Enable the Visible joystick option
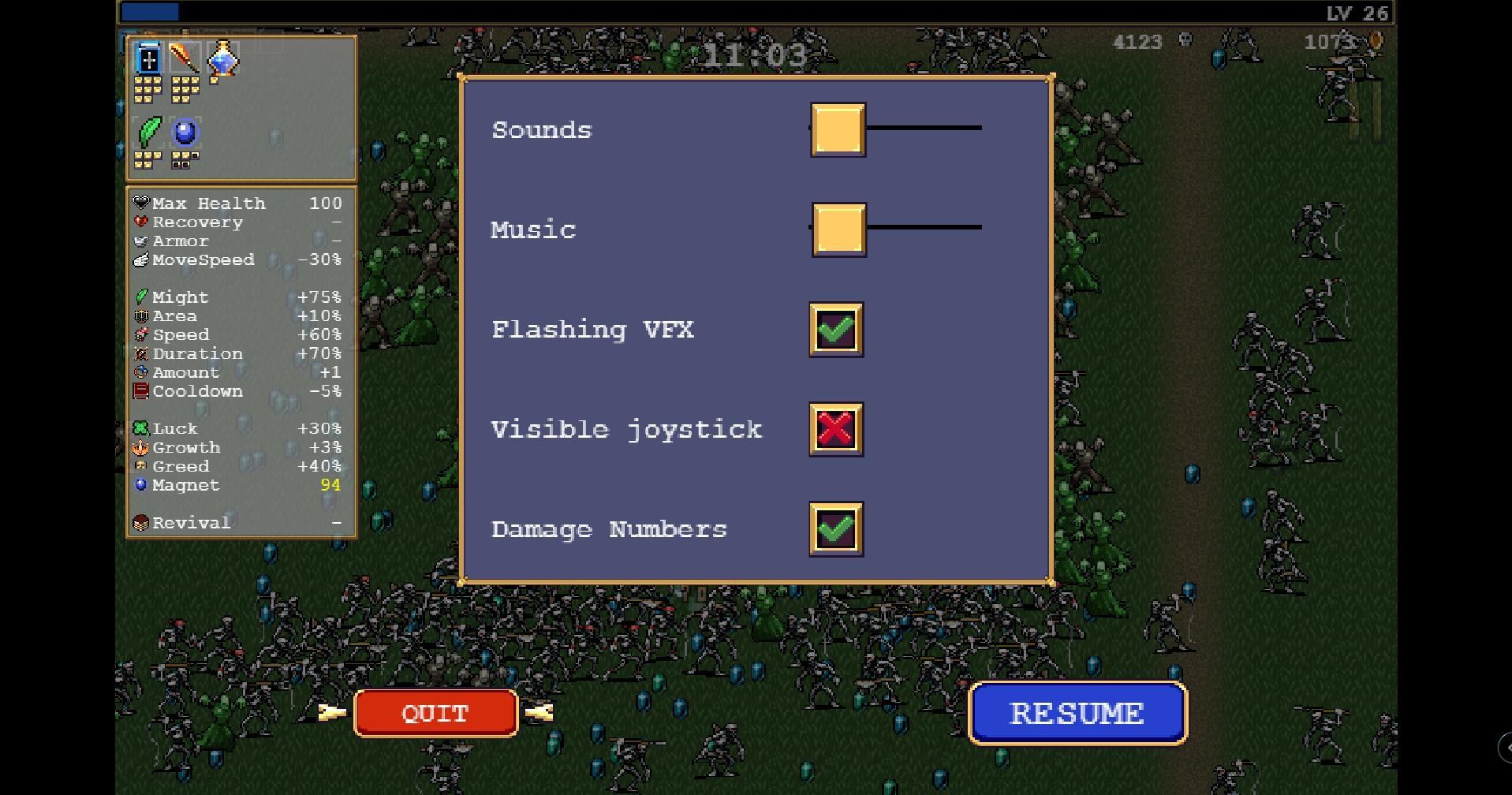This screenshot has width=1512, height=795. (836, 429)
